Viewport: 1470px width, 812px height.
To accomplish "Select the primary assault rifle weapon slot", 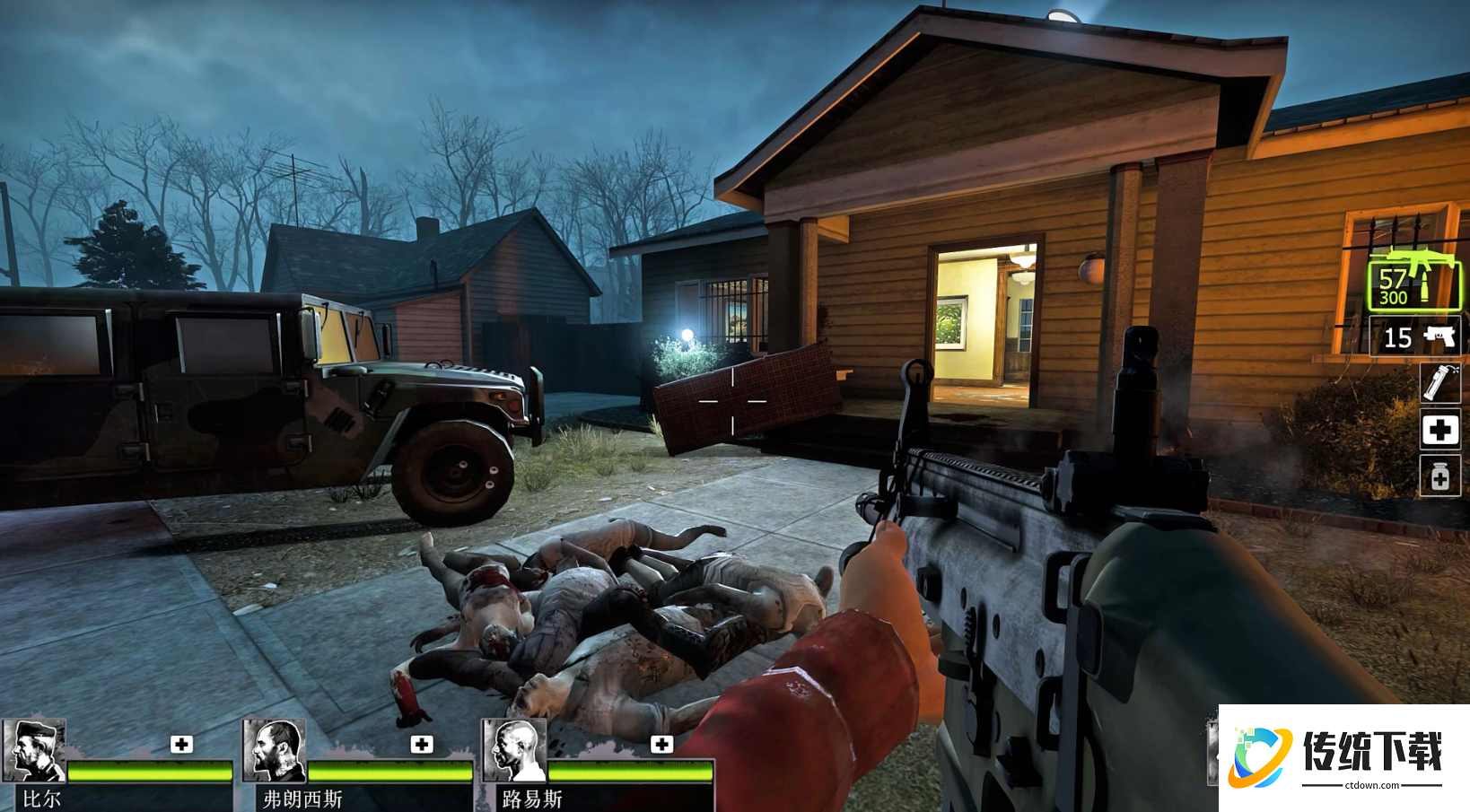I will [1413, 280].
